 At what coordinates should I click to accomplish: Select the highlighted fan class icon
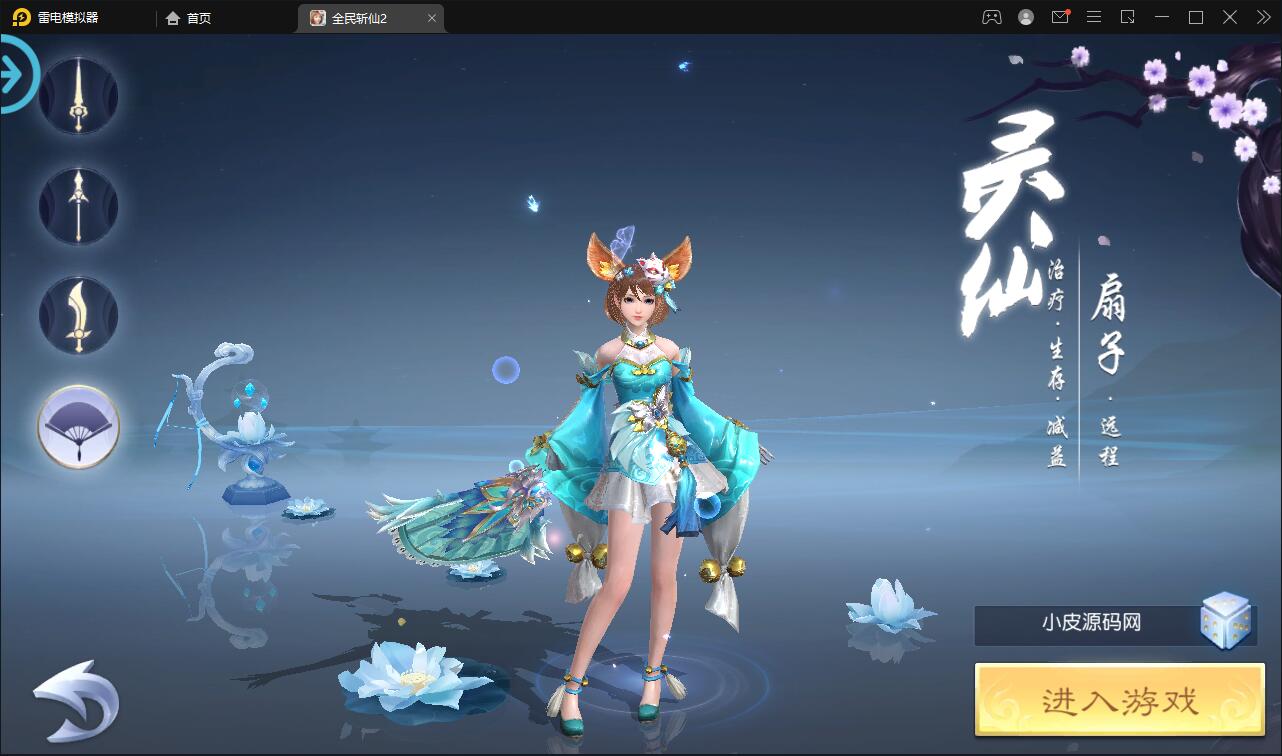77,426
